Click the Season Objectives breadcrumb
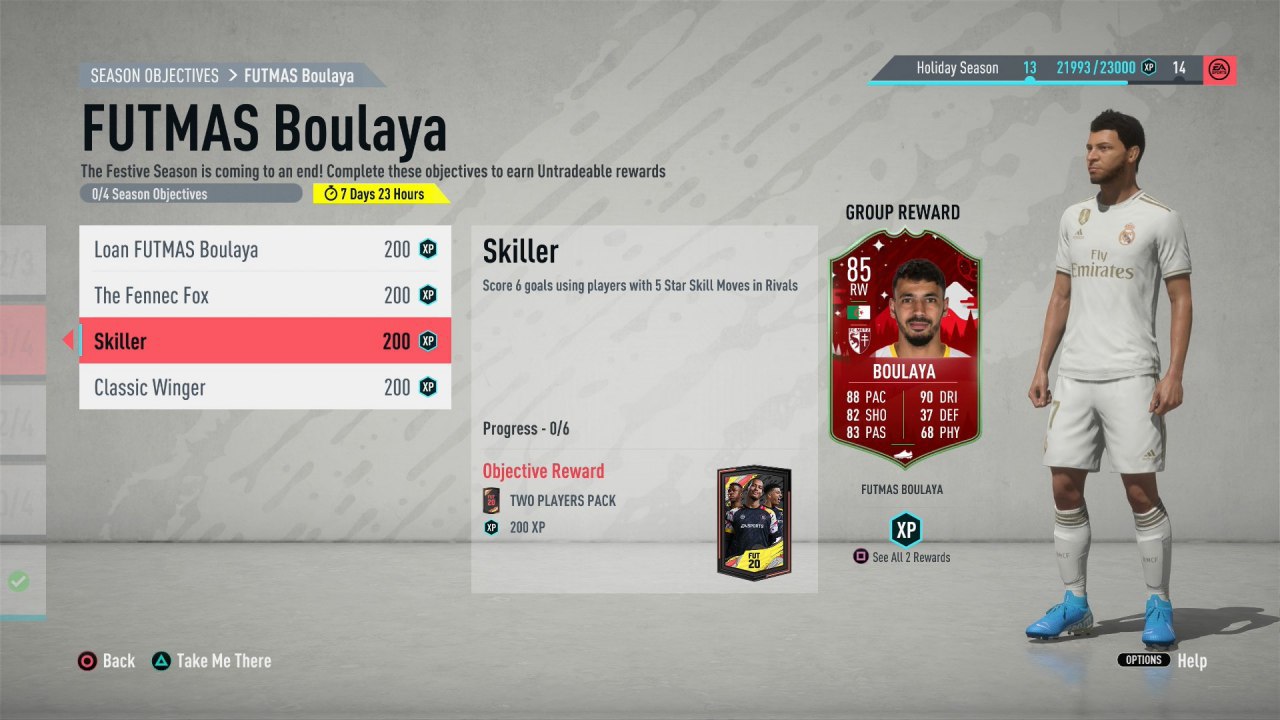Viewport: 1280px width, 720px height. tap(155, 76)
